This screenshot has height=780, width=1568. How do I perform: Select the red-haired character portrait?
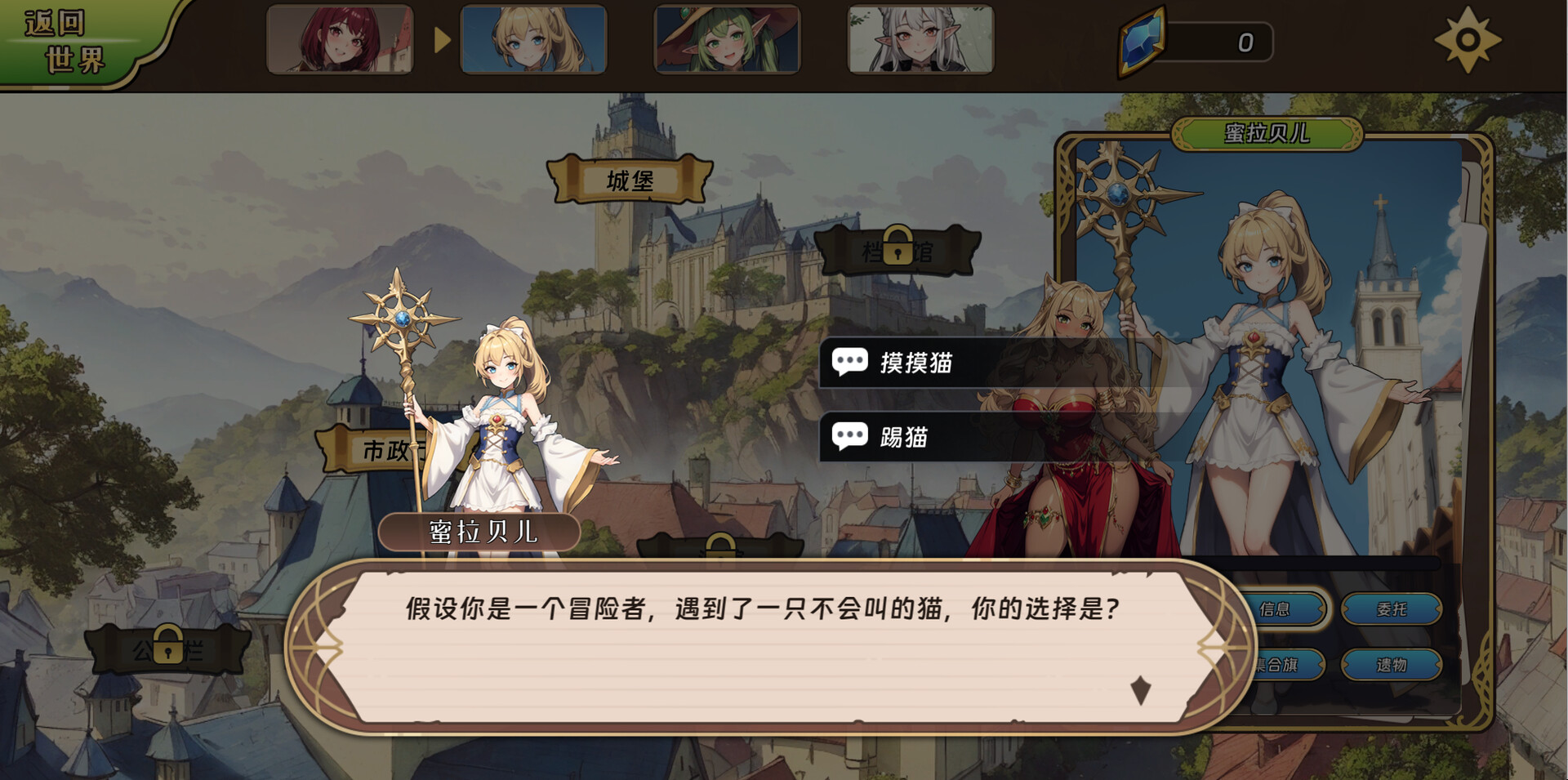340,41
